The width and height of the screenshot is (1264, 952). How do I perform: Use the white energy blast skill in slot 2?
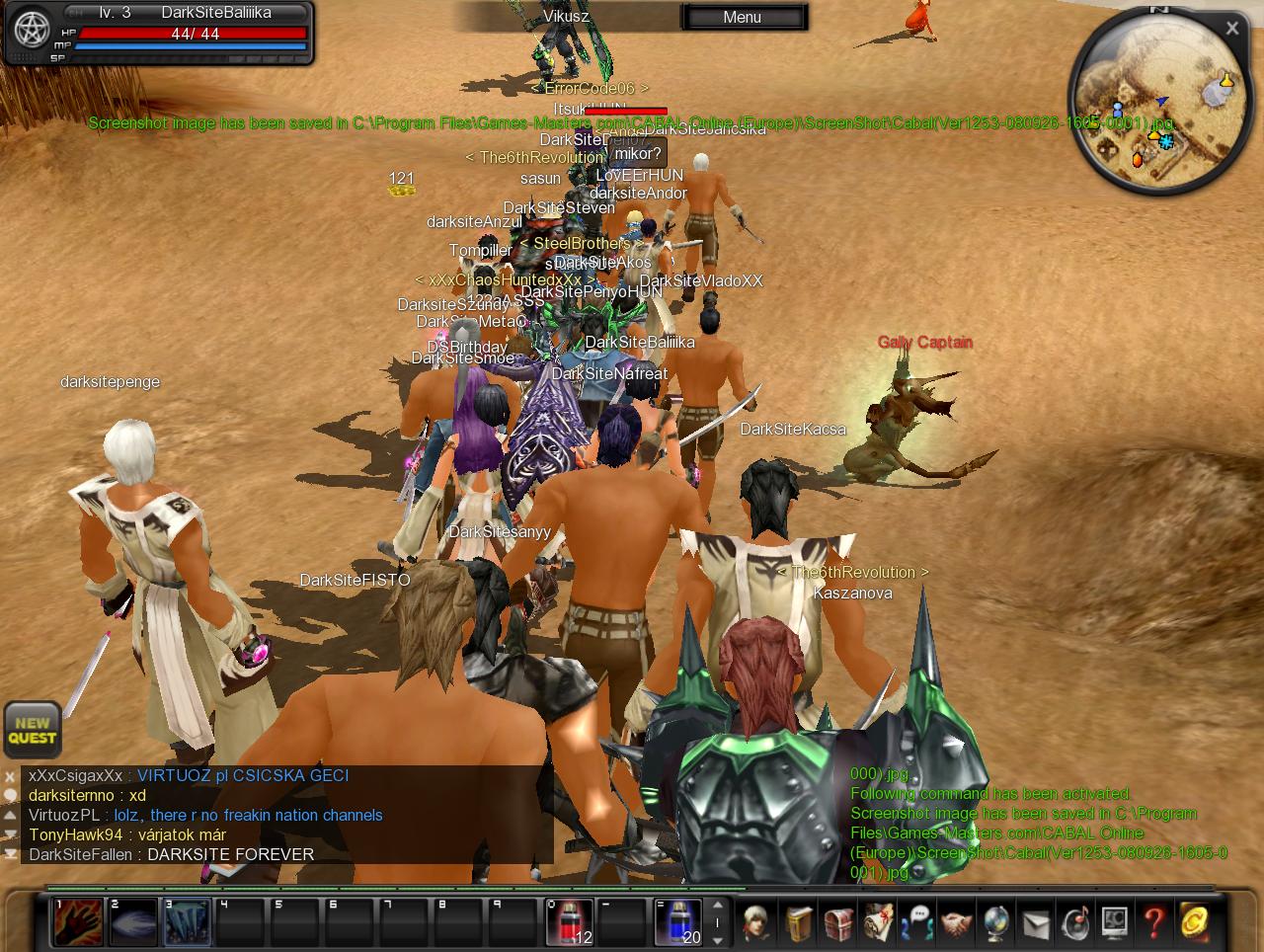point(132,922)
